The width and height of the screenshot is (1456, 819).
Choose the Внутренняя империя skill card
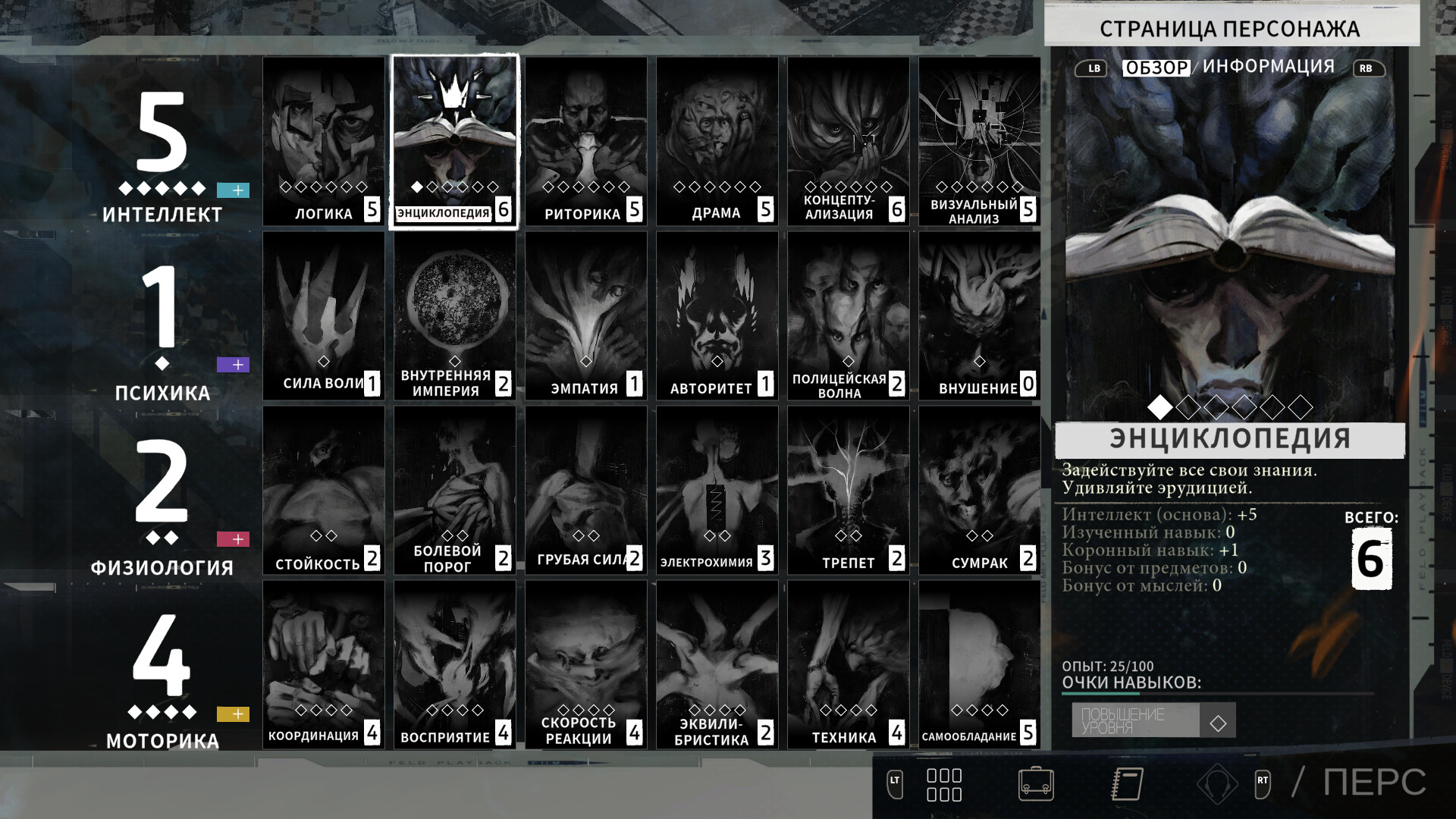pos(455,316)
